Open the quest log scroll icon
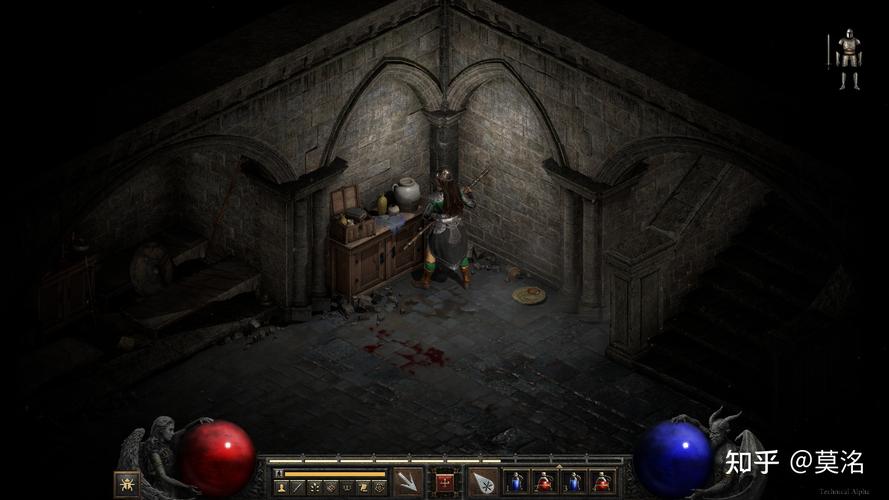Viewport: 889px width, 500px height. 363,487
